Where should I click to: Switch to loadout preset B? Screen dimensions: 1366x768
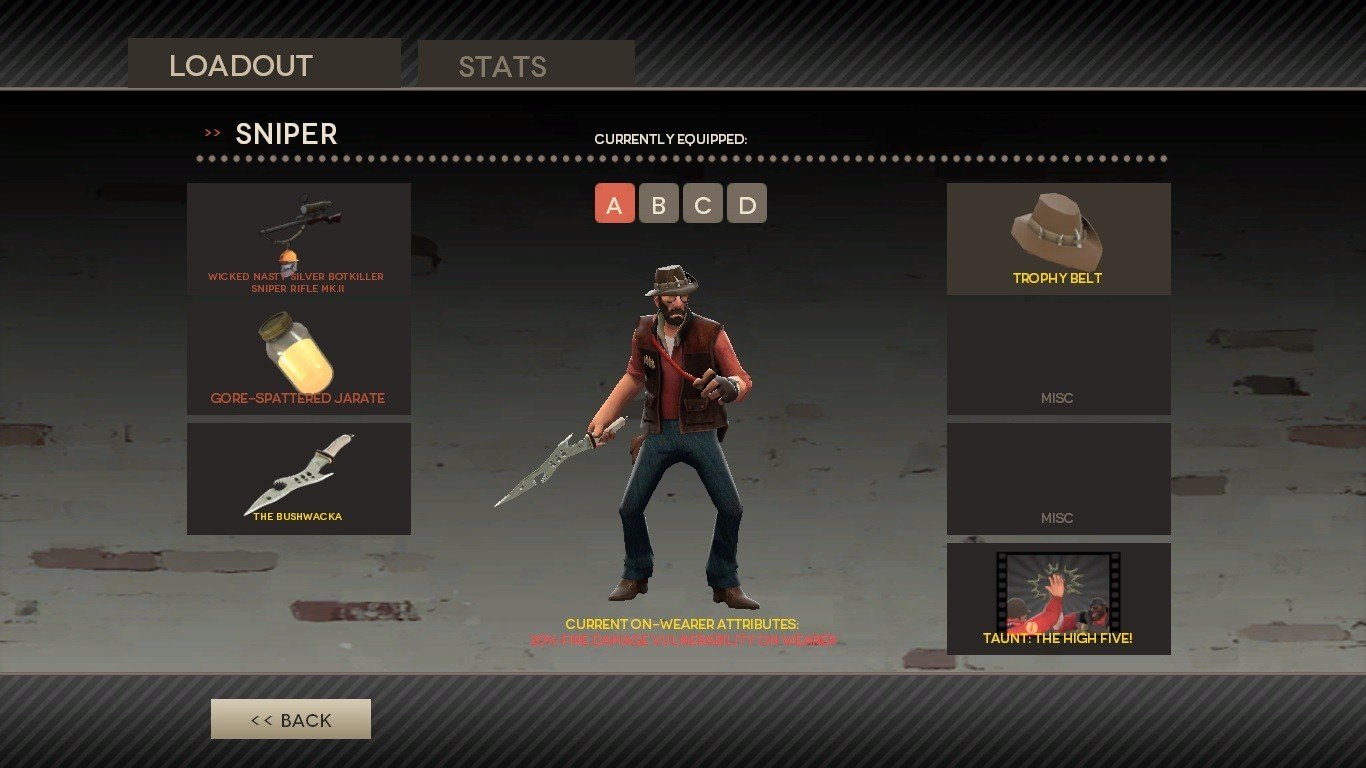[658, 204]
